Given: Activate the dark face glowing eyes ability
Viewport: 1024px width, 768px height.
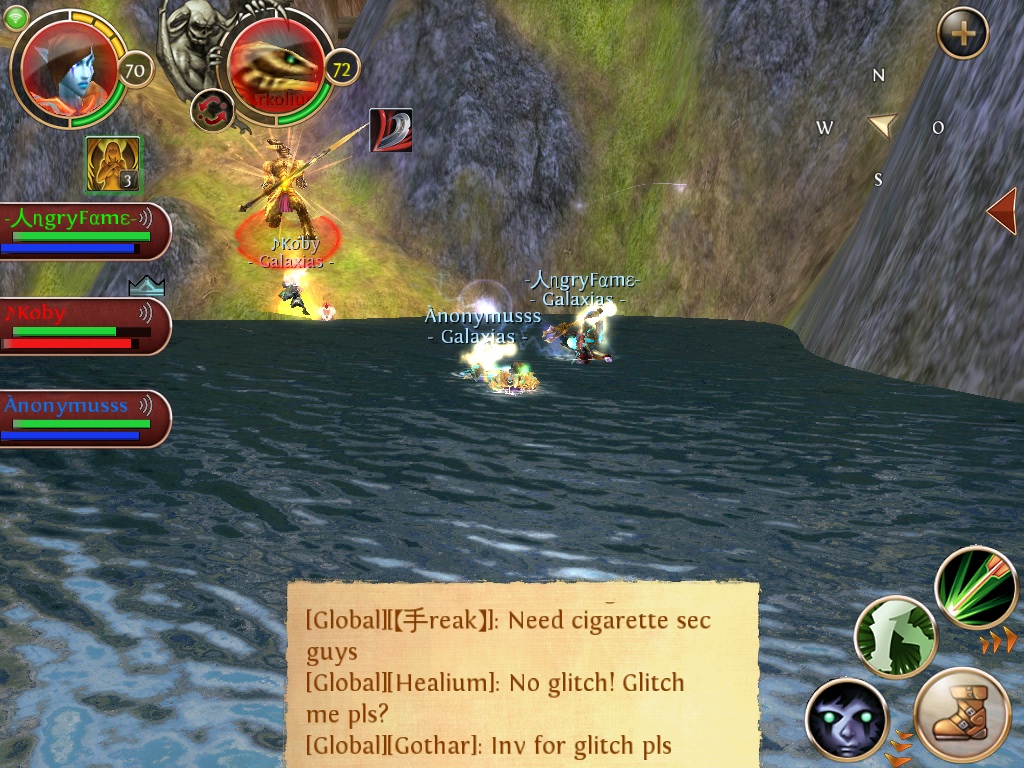Looking at the screenshot, I should 846,718.
